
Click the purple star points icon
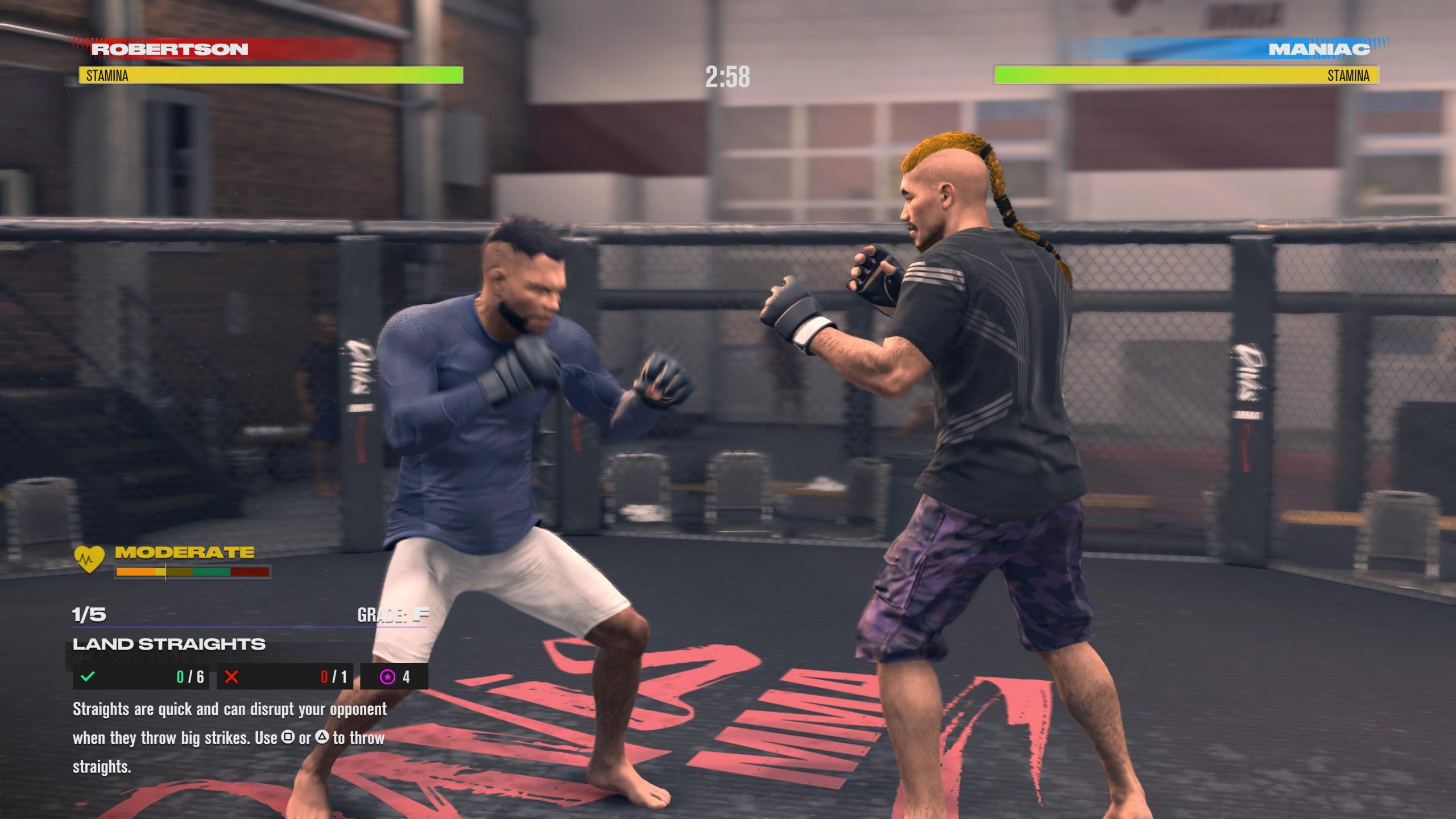pos(387,677)
